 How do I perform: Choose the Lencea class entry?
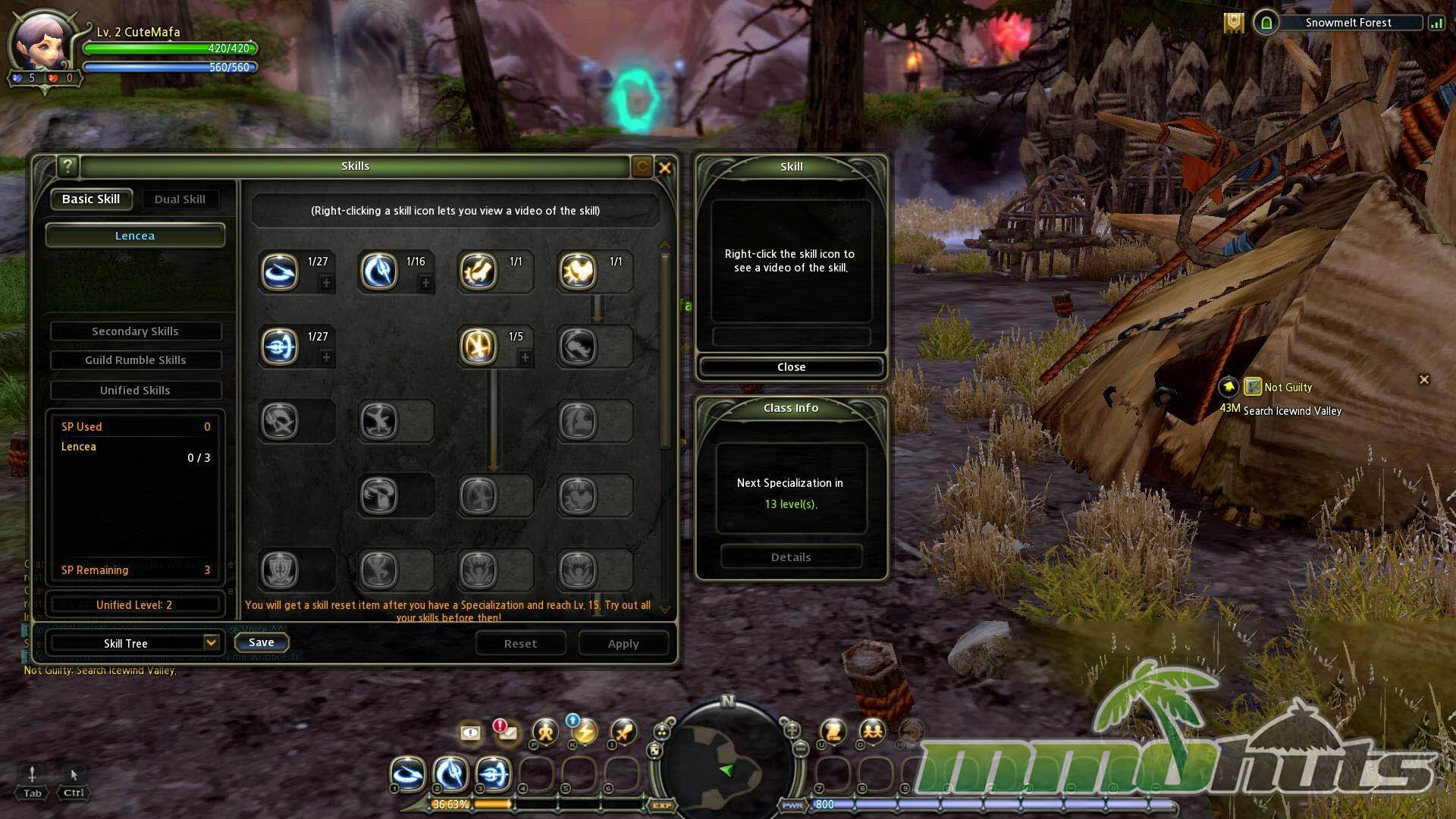click(x=135, y=236)
